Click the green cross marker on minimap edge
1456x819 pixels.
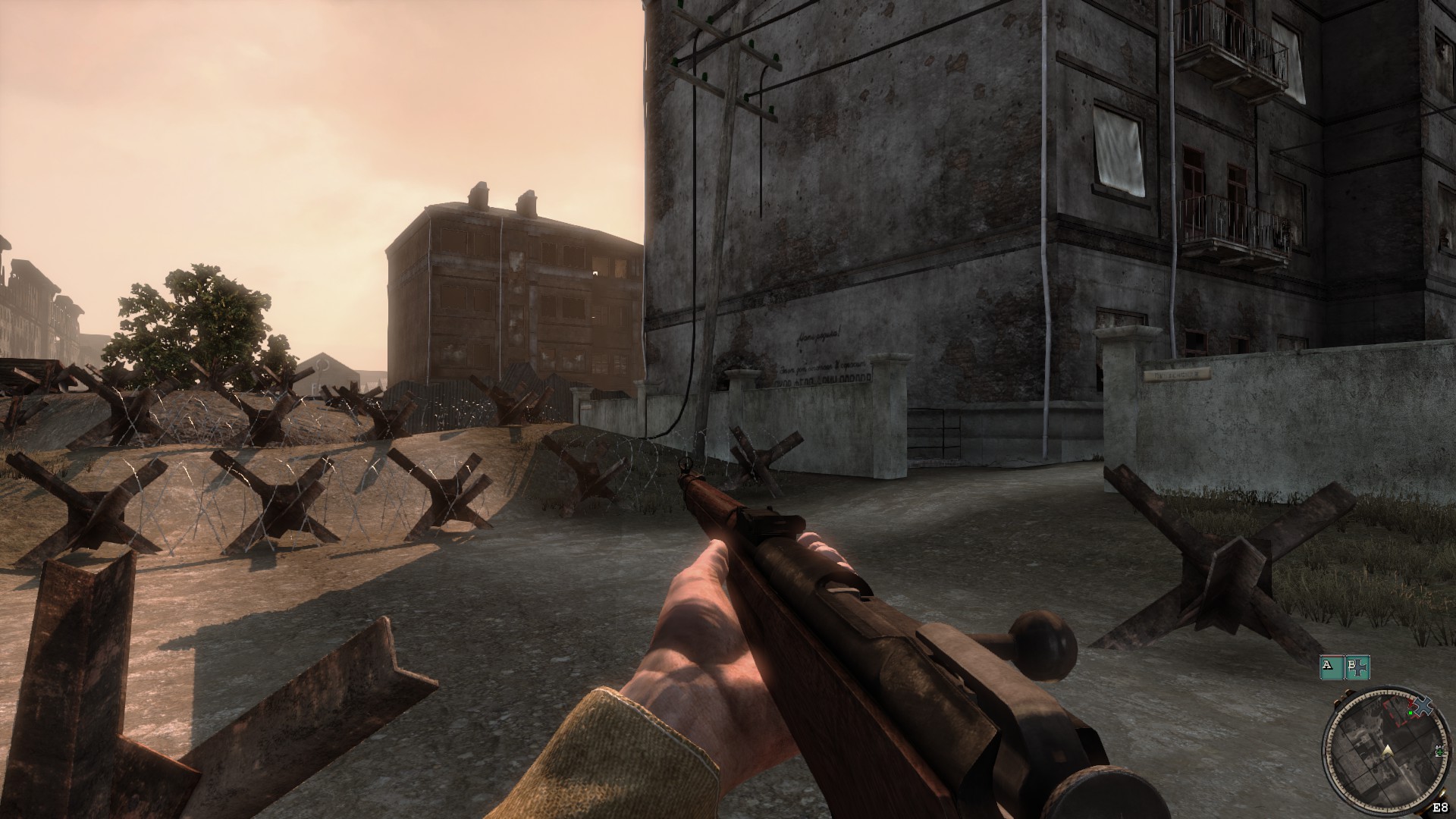tap(1439, 752)
